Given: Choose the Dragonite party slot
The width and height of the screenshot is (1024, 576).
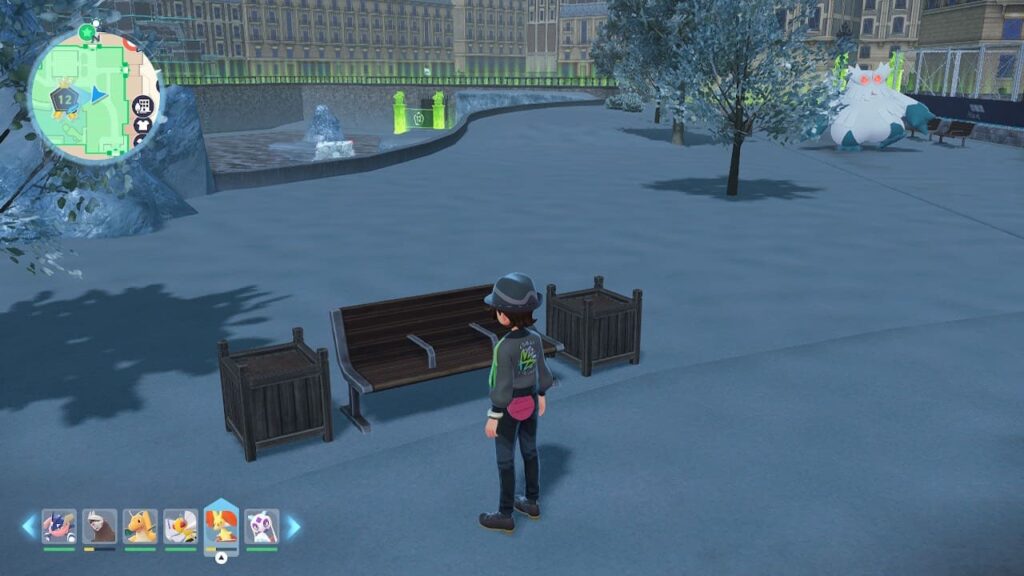Looking at the screenshot, I should (x=140, y=526).
